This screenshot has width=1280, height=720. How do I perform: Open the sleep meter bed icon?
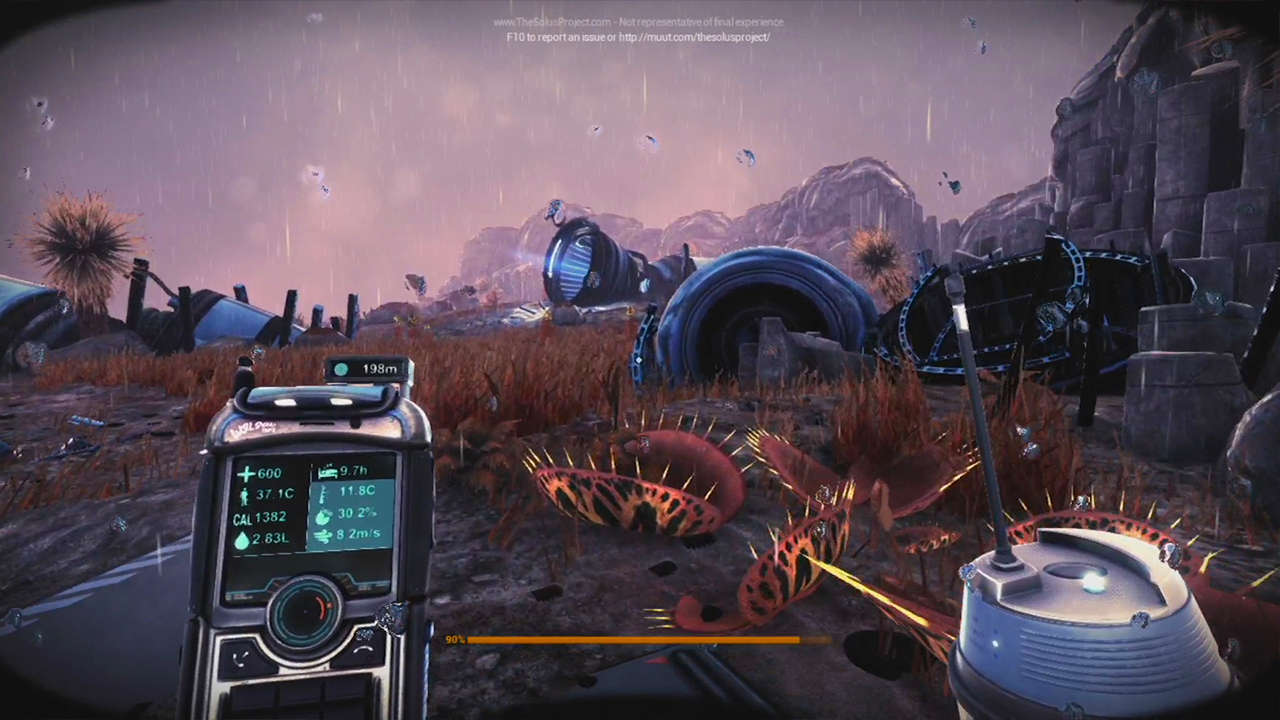pos(328,470)
